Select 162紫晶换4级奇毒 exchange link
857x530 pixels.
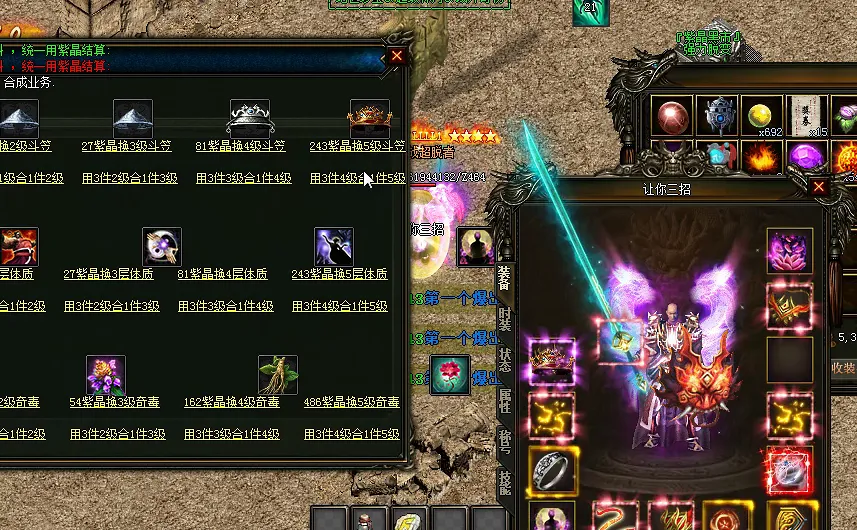tap(233, 402)
